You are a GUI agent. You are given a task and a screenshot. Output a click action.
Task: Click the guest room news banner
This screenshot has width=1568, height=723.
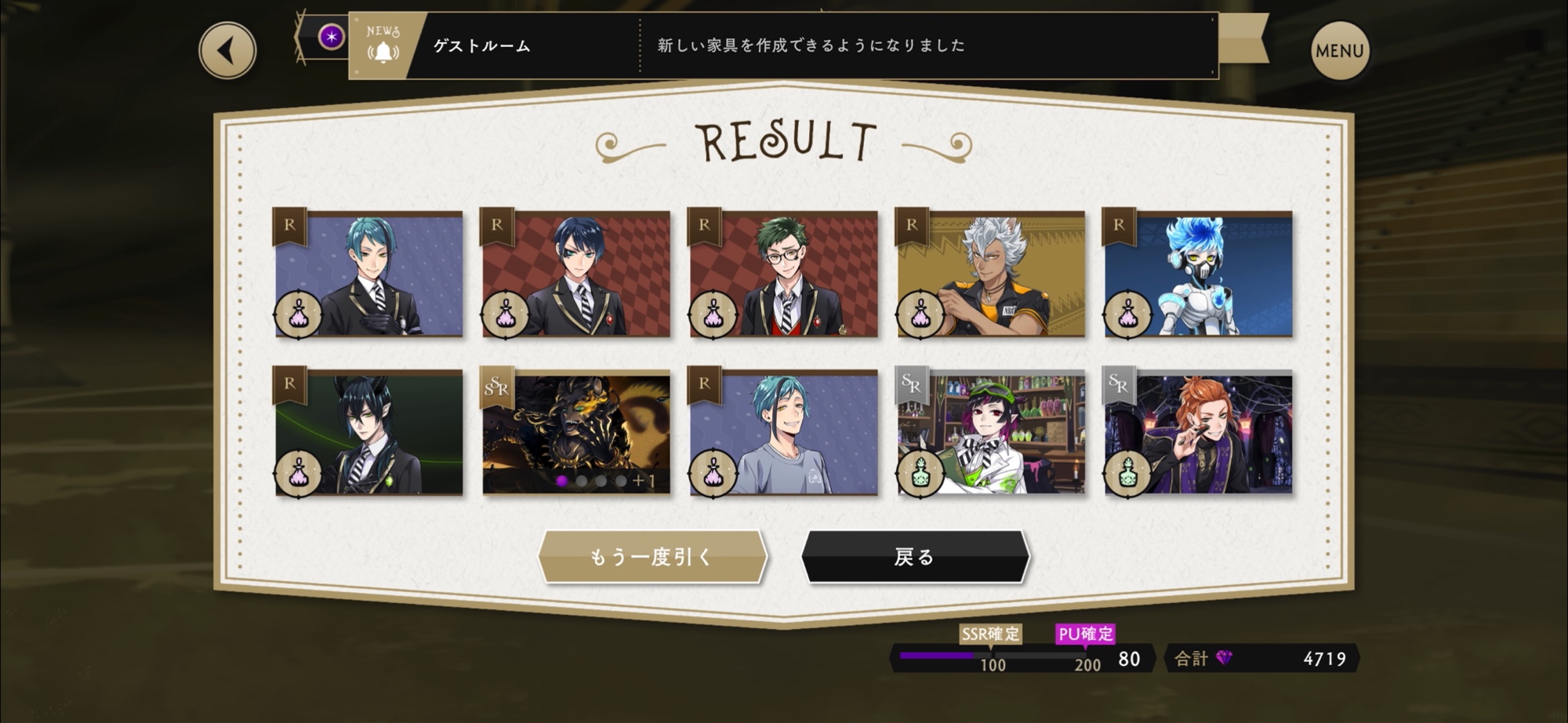coord(782,45)
